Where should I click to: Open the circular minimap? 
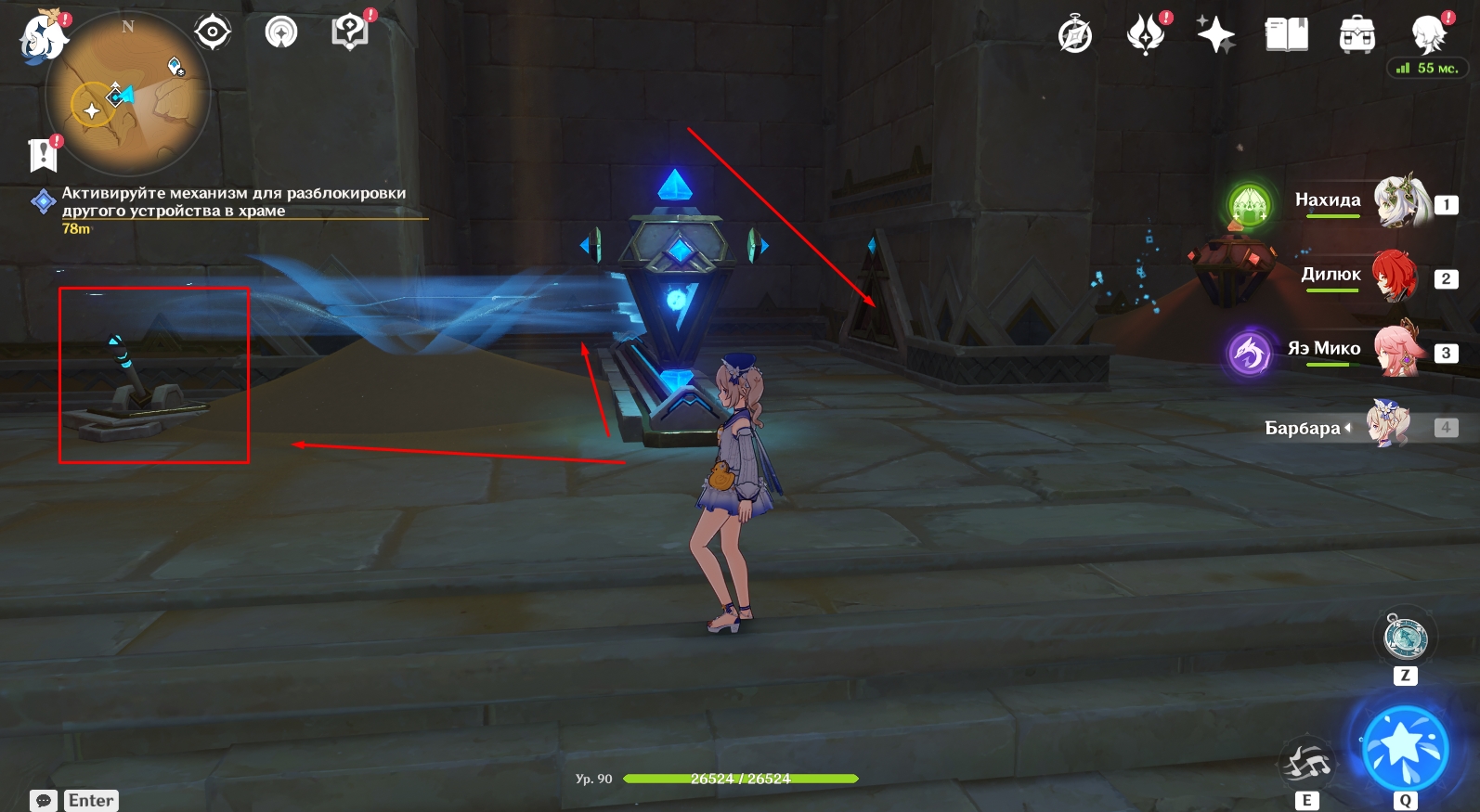[127, 94]
